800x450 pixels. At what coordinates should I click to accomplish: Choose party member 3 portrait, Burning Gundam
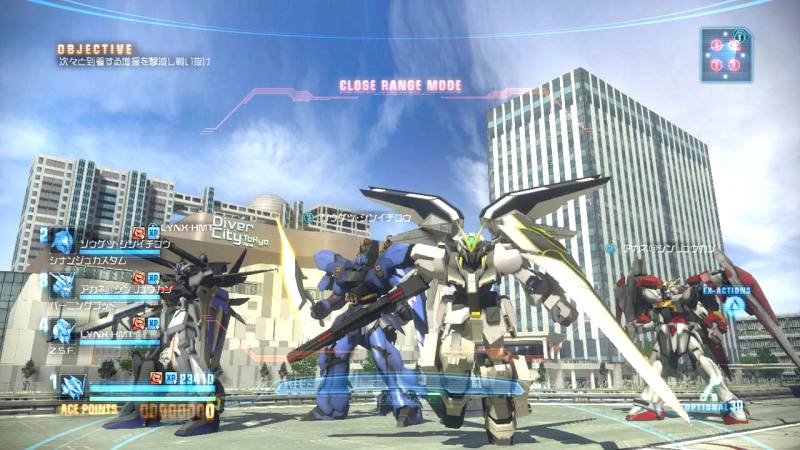pyautogui.click(x=63, y=285)
